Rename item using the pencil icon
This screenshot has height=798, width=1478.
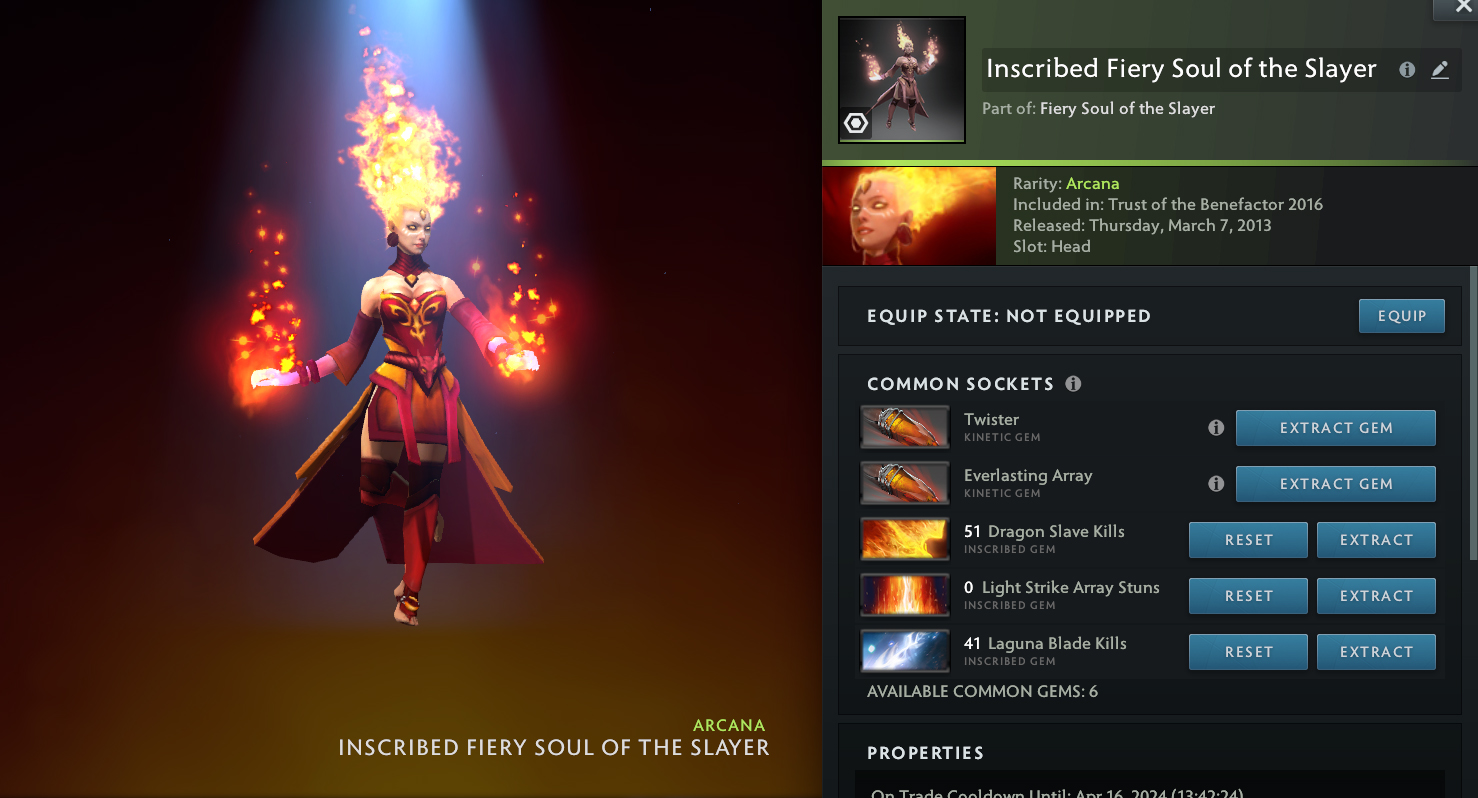(x=1439, y=70)
